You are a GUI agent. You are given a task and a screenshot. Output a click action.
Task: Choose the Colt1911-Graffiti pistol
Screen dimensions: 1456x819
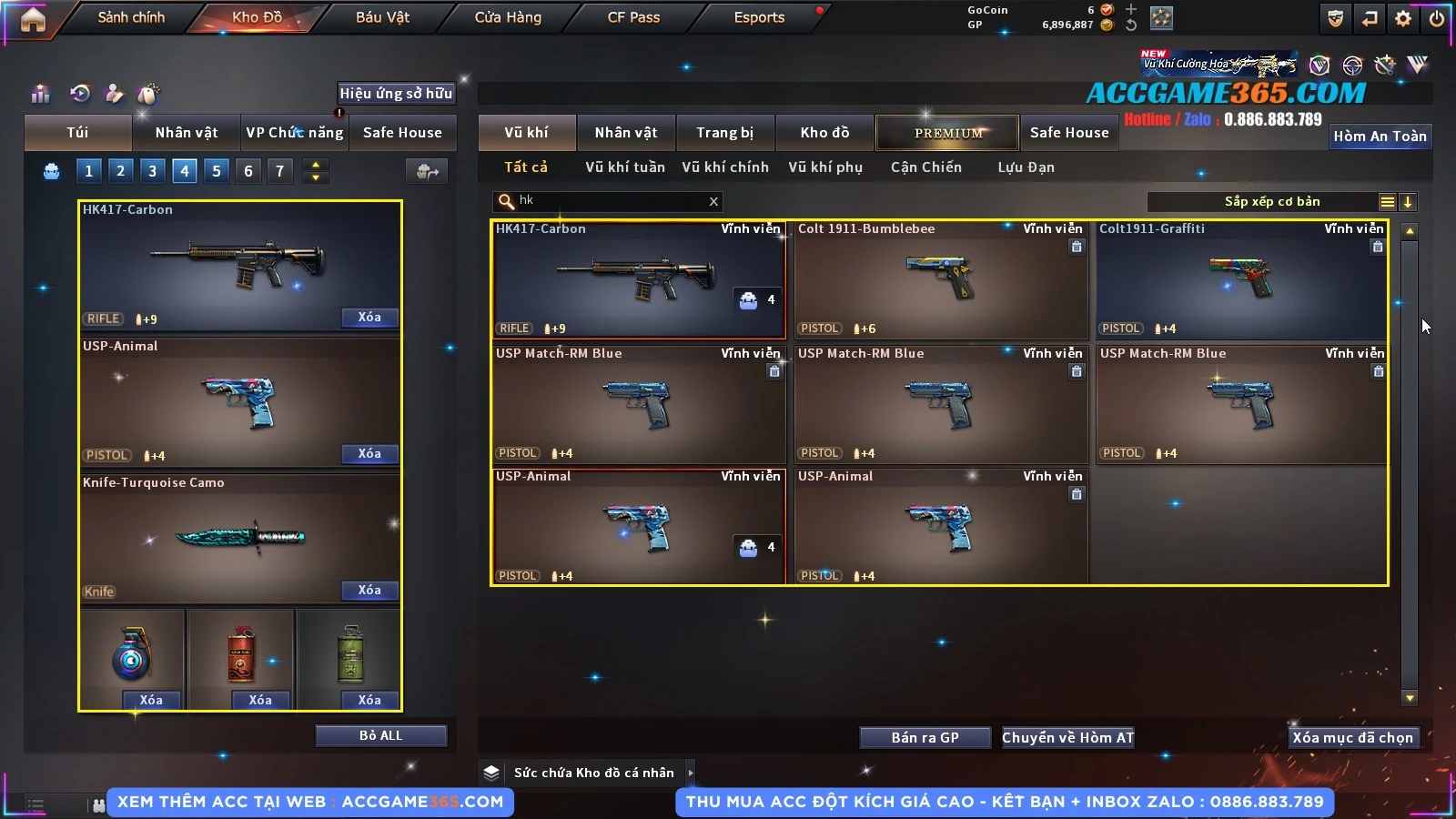click(1242, 280)
